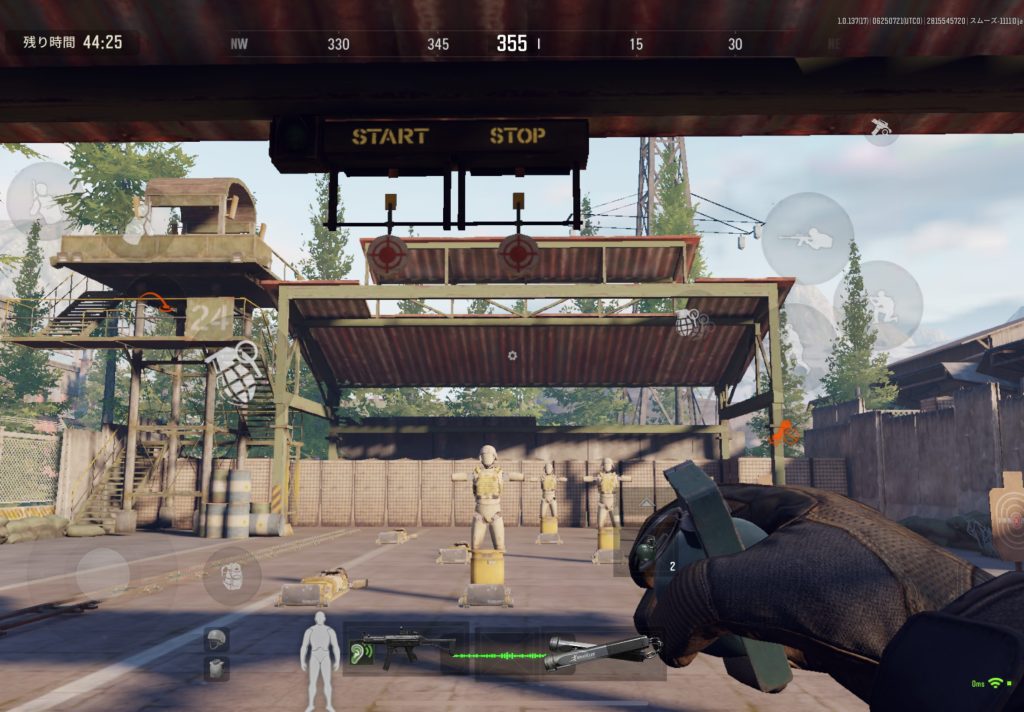Image resolution: width=1024 pixels, height=712 pixels.
Task: Tap the face mask button
Action: (232, 577)
